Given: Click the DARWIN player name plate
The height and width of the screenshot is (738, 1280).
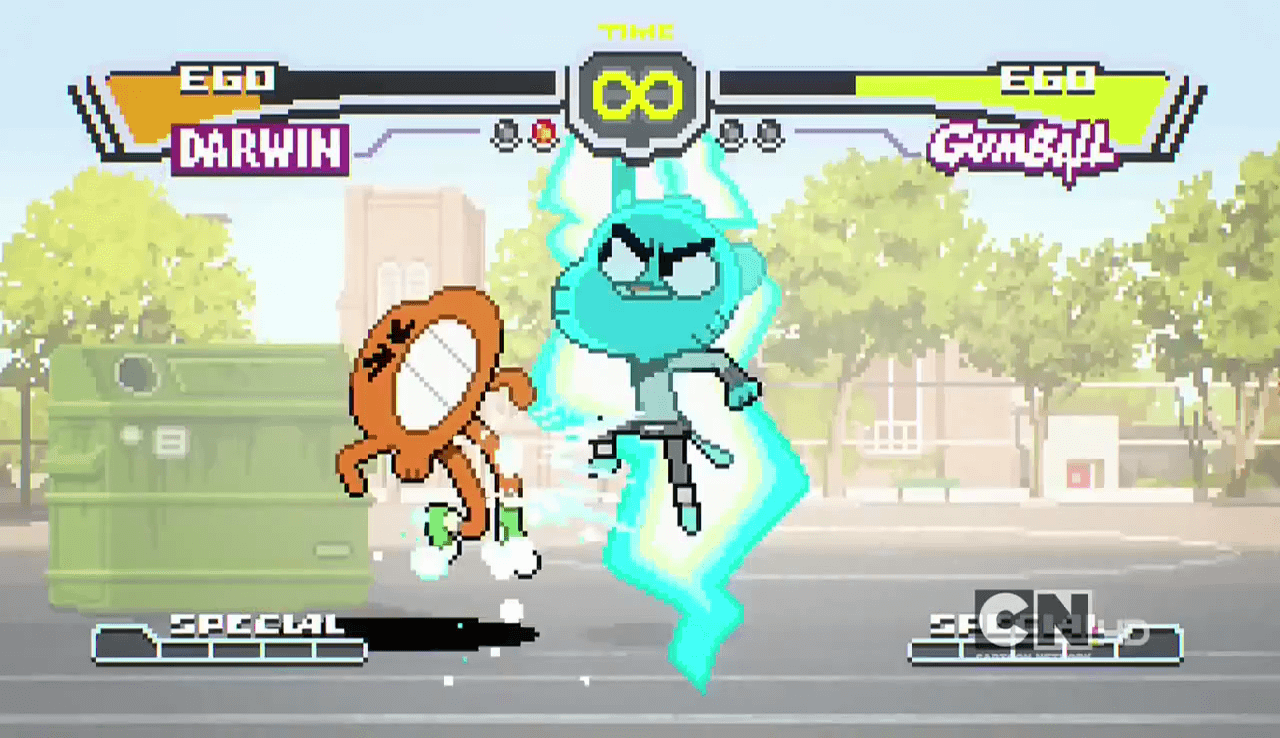Looking at the screenshot, I should (260, 150).
